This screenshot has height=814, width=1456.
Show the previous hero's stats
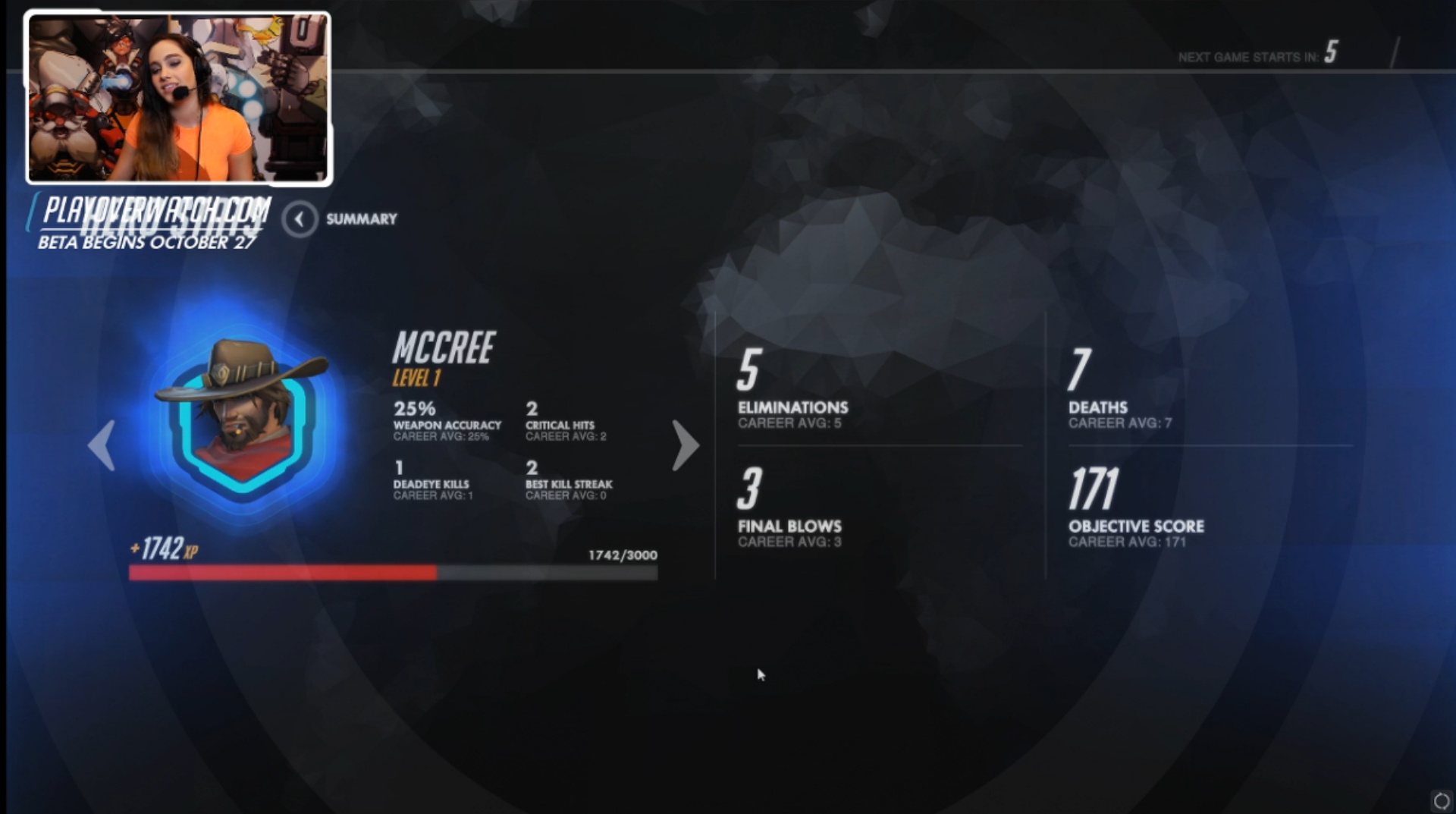click(102, 445)
